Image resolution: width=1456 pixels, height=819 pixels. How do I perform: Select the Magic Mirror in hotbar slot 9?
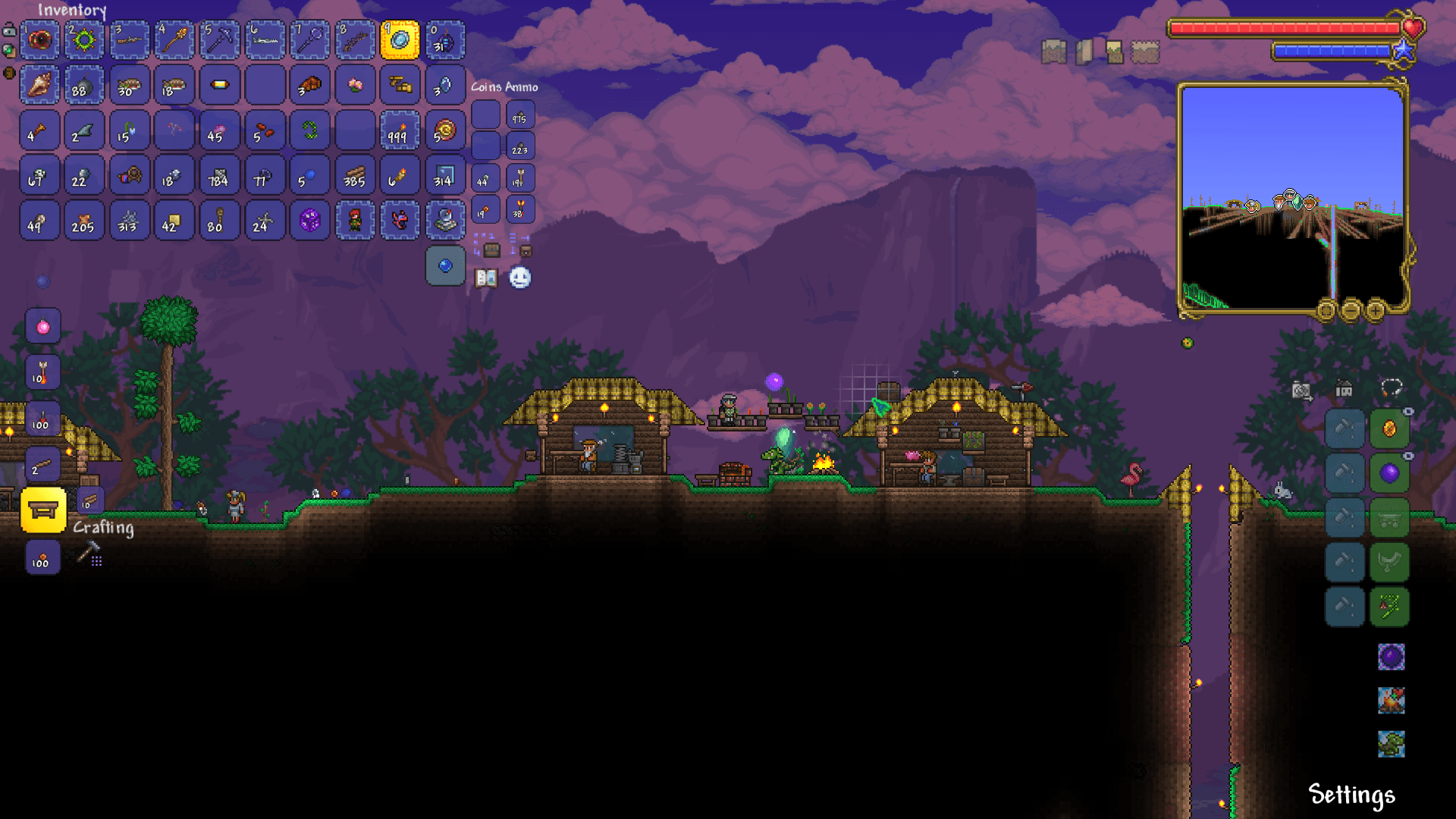pyautogui.click(x=400, y=41)
